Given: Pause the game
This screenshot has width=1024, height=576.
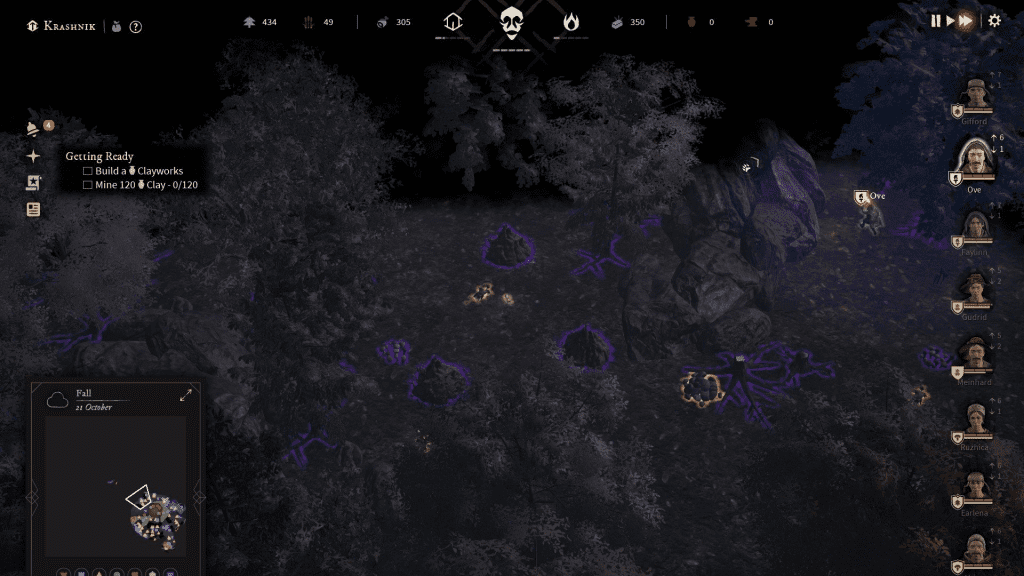Looking at the screenshot, I should pos(936,21).
